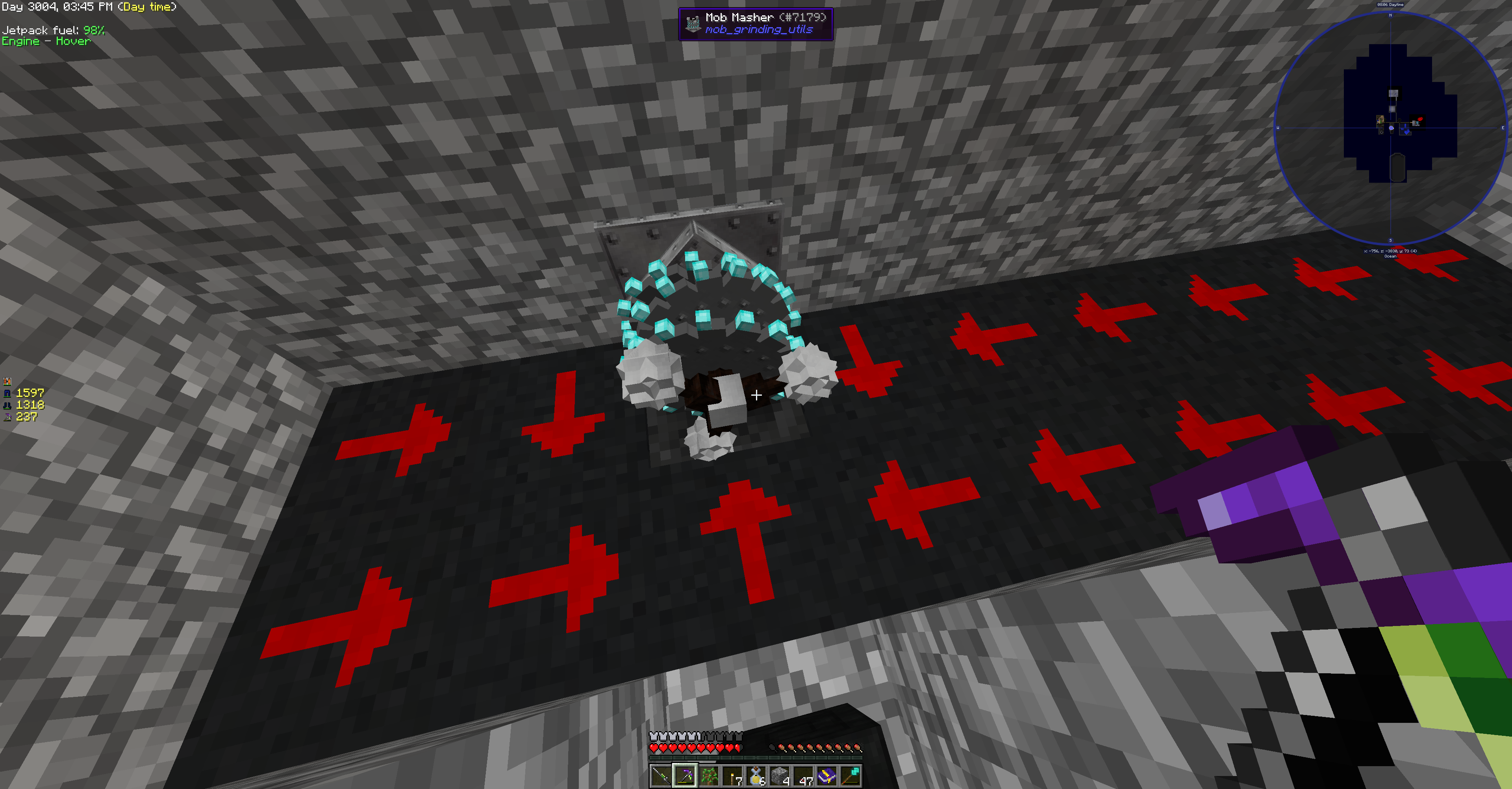Click the Ocean biome label under the minimap
Viewport: 1512px width, 789px height.
tap(1390, 257)
